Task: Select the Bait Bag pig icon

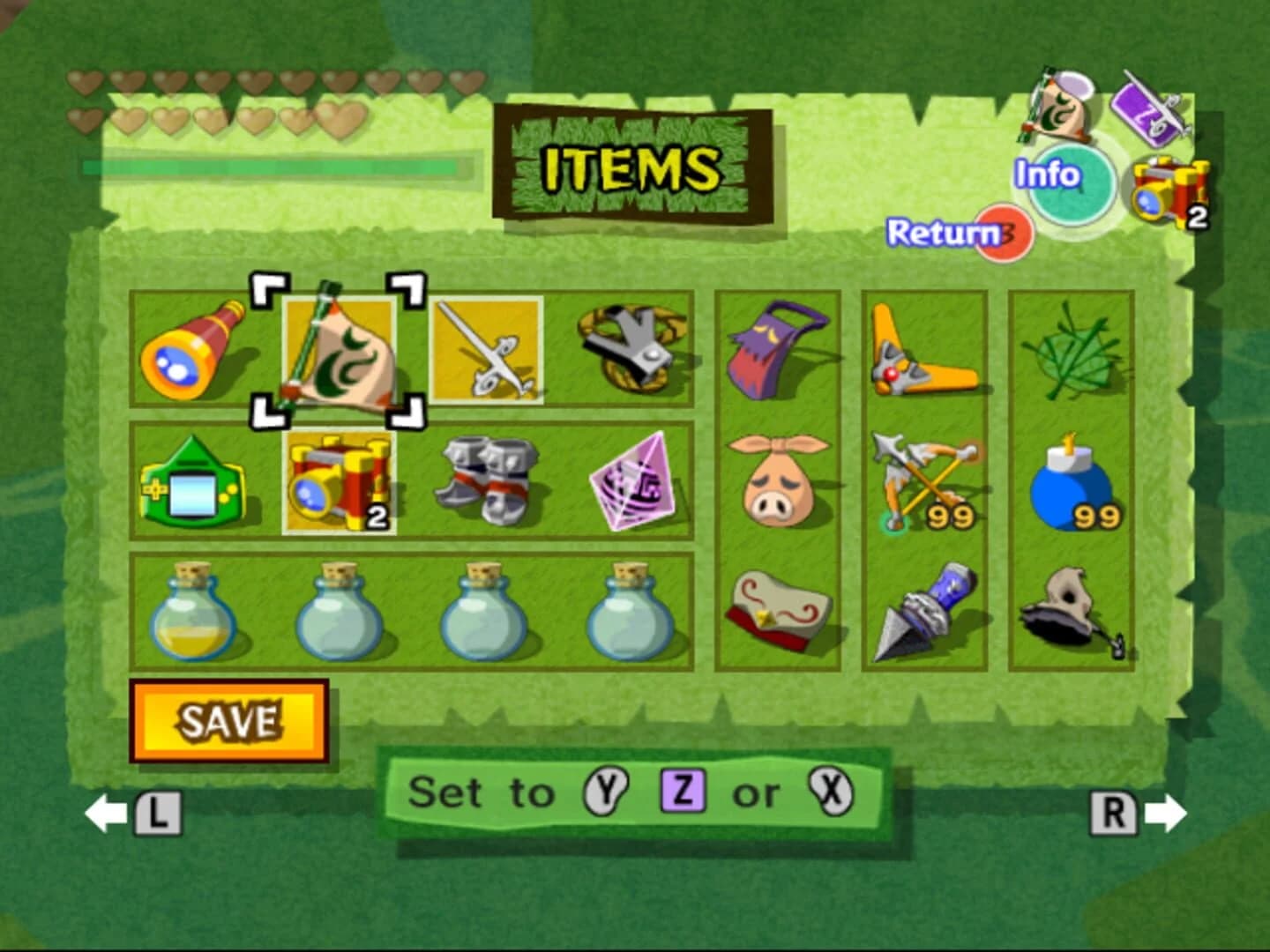Action: (x=778, y=480)
